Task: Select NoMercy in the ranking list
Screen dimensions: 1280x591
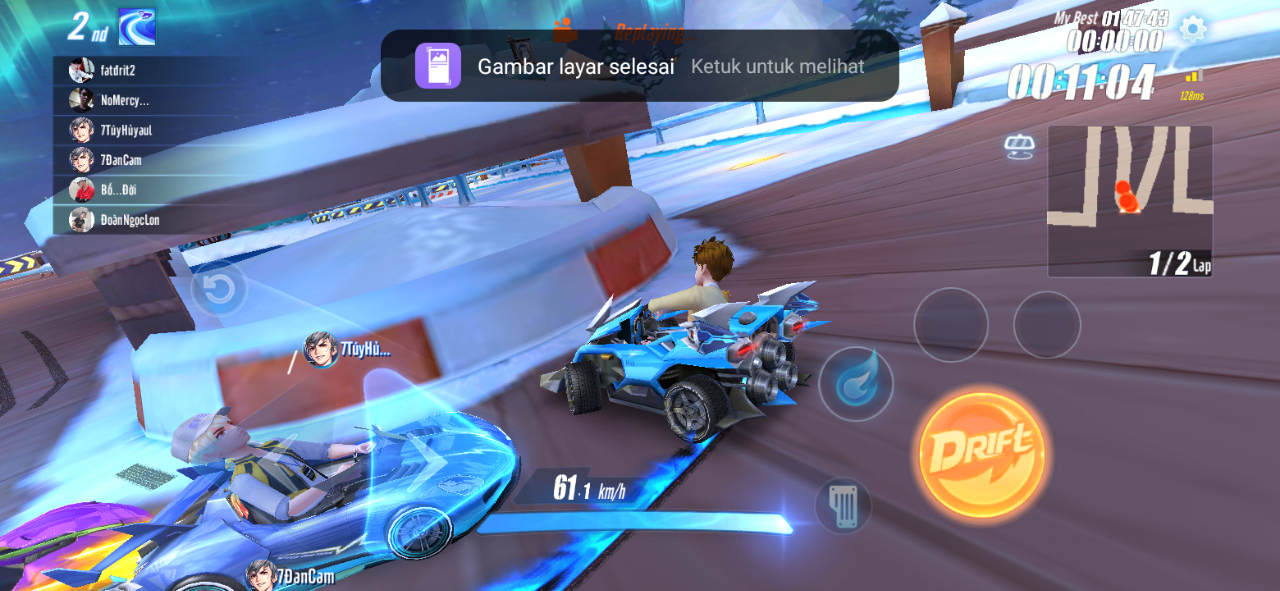Action: tap(124, 100)
